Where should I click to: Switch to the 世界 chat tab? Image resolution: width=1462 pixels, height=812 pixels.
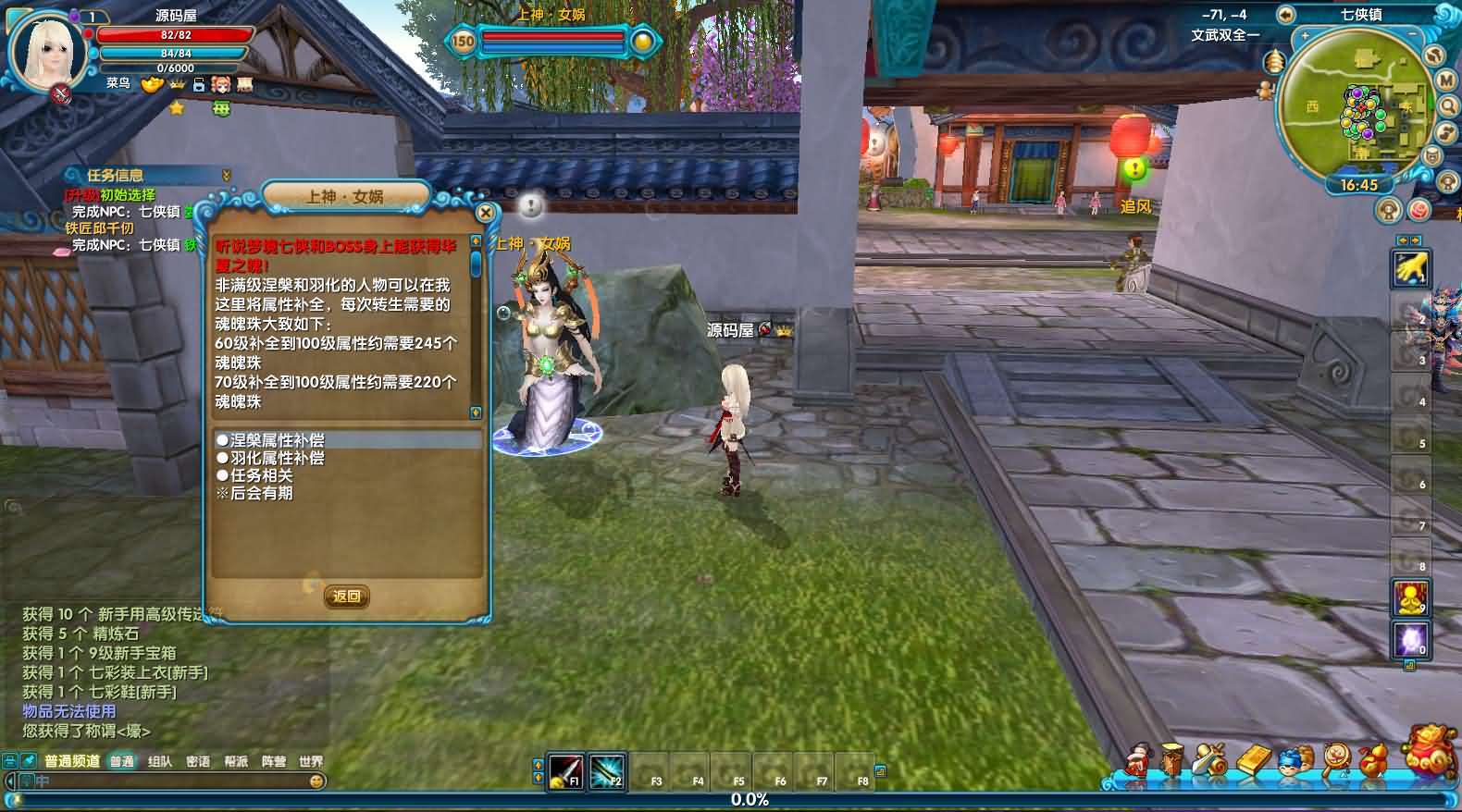312,760
